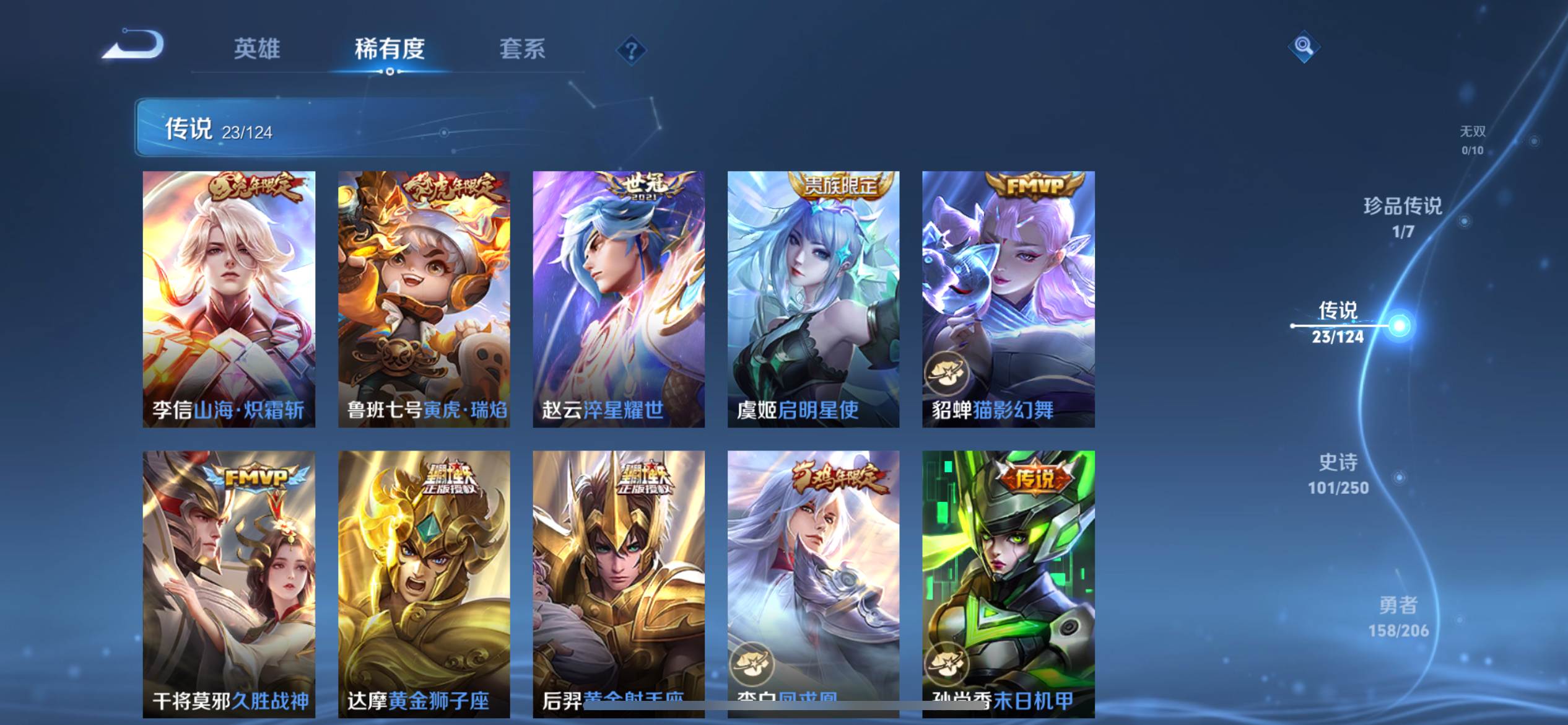The height and width of the screenshot is (725, 1568).
Task: Open 赵云 淬星耀世 skin card
Action: (619, 299)
